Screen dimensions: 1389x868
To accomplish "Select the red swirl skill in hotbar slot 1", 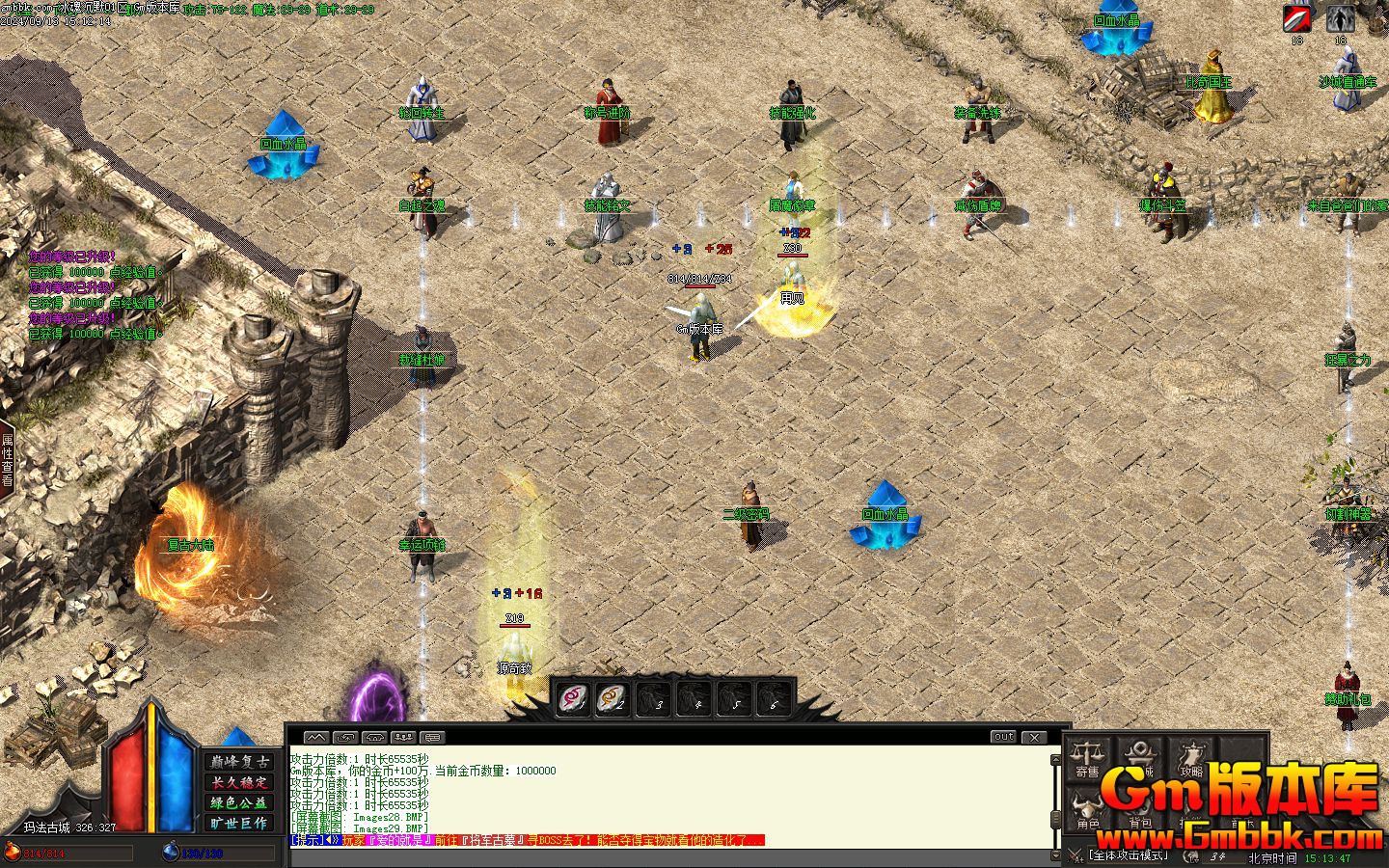I will point(572,698).
